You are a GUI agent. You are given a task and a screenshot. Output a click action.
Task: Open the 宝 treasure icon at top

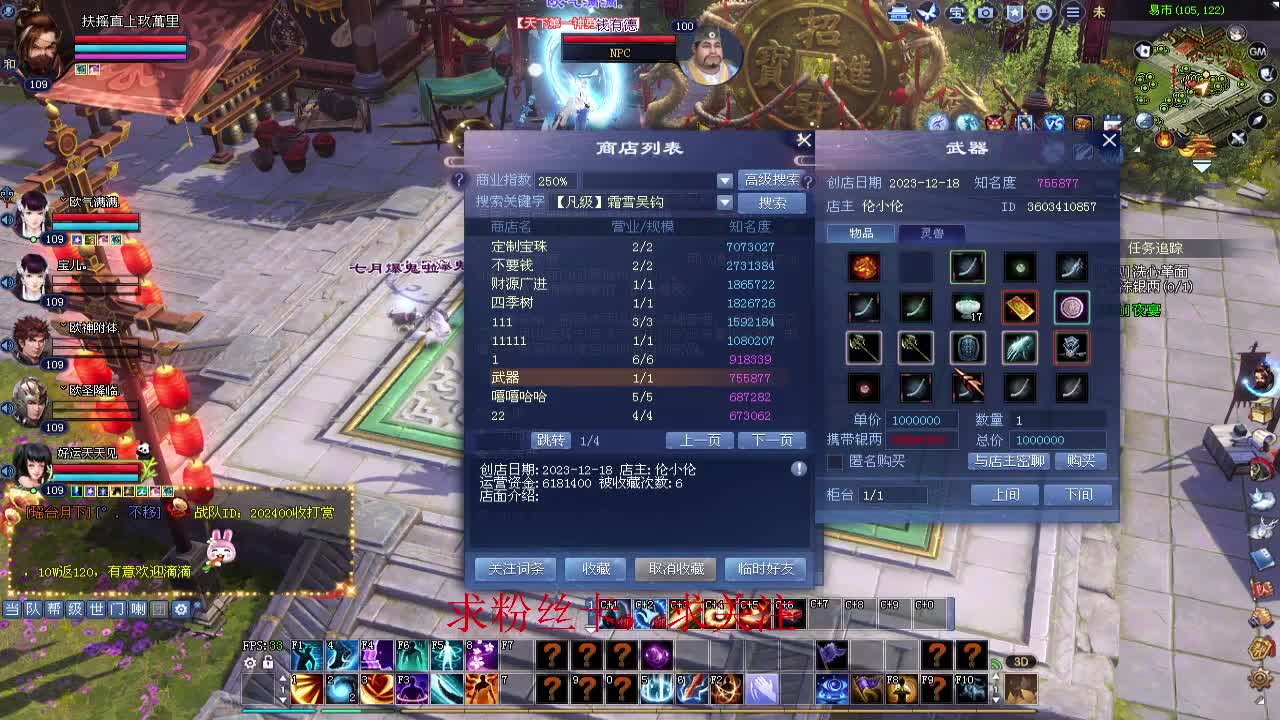955,12
